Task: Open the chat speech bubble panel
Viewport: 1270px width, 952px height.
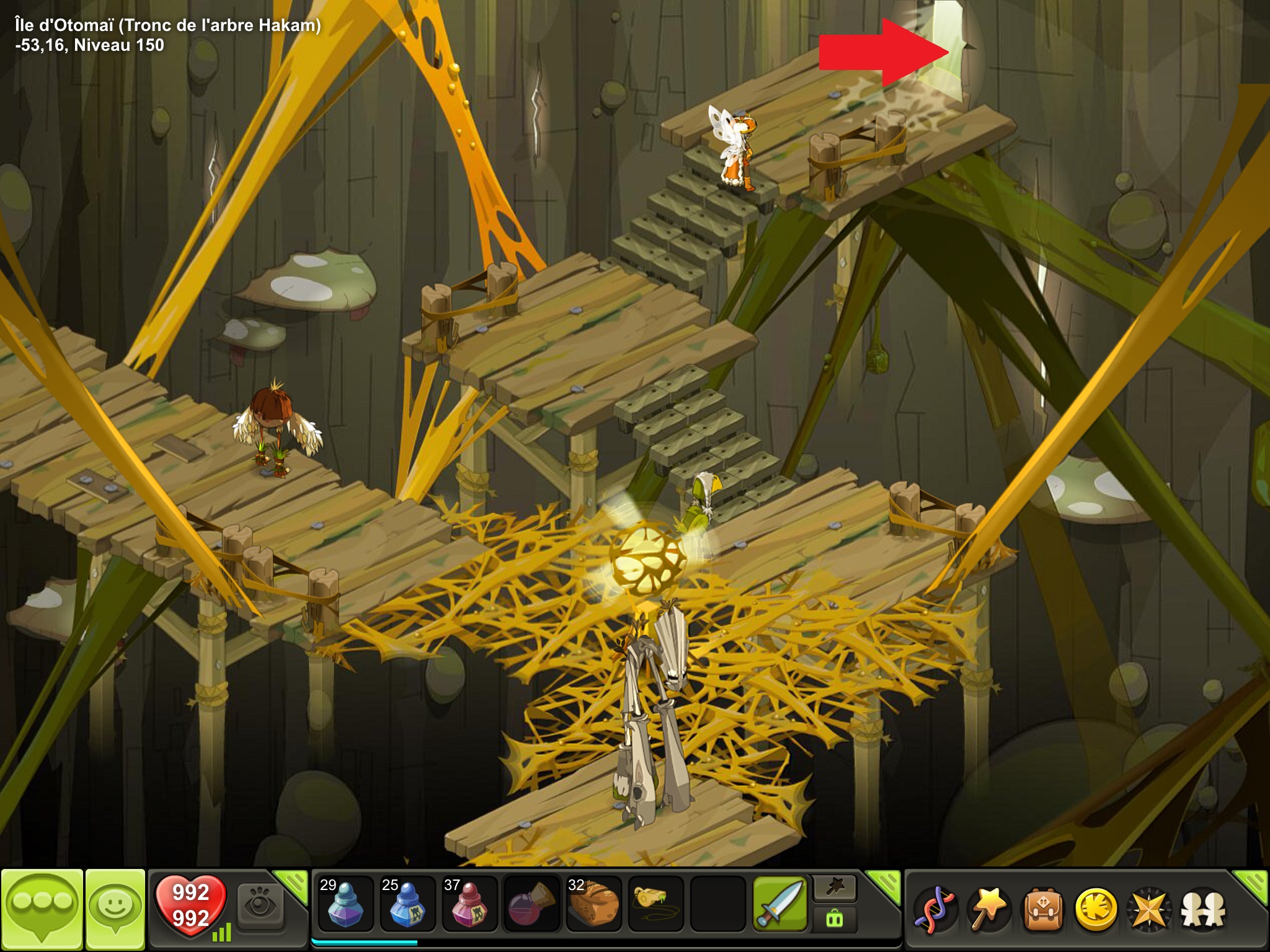Action: [x=42, y=908]
